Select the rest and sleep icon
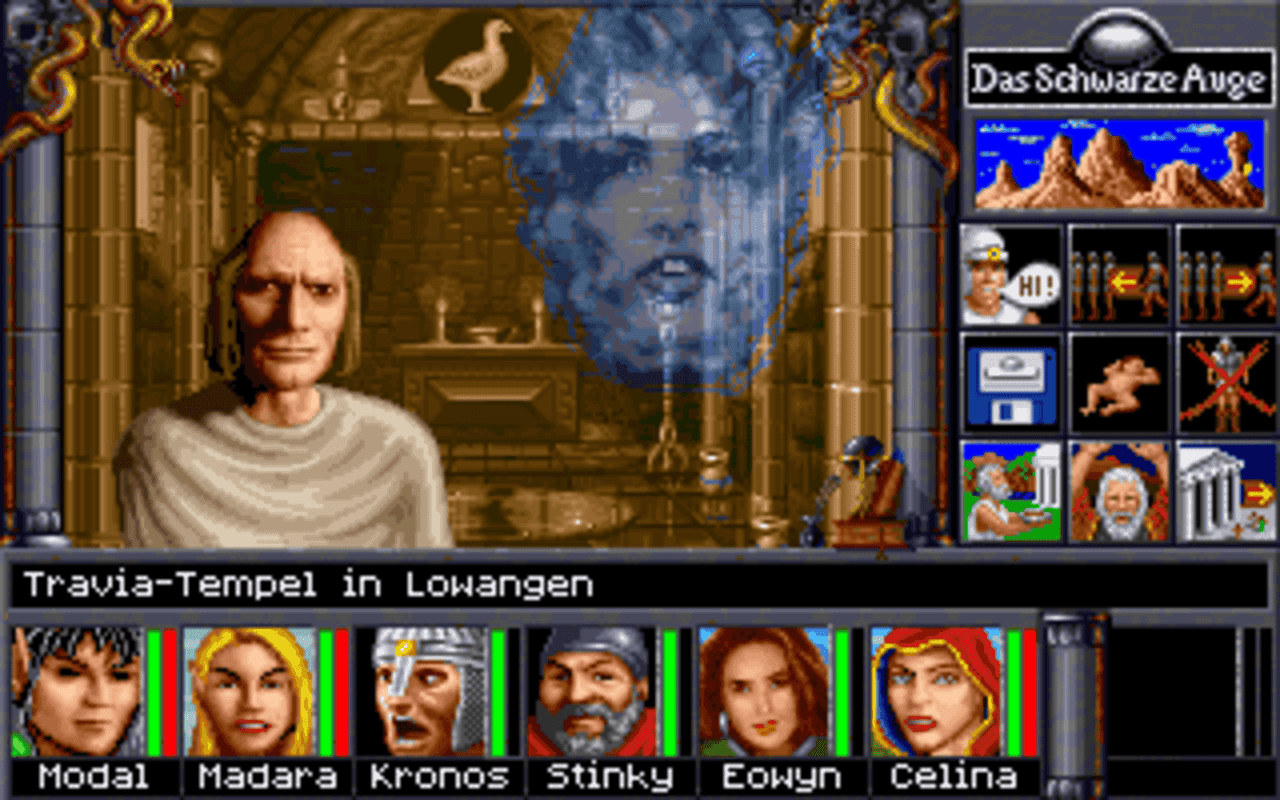Viewport: 1280px width, 800px height. point(1117,386)
